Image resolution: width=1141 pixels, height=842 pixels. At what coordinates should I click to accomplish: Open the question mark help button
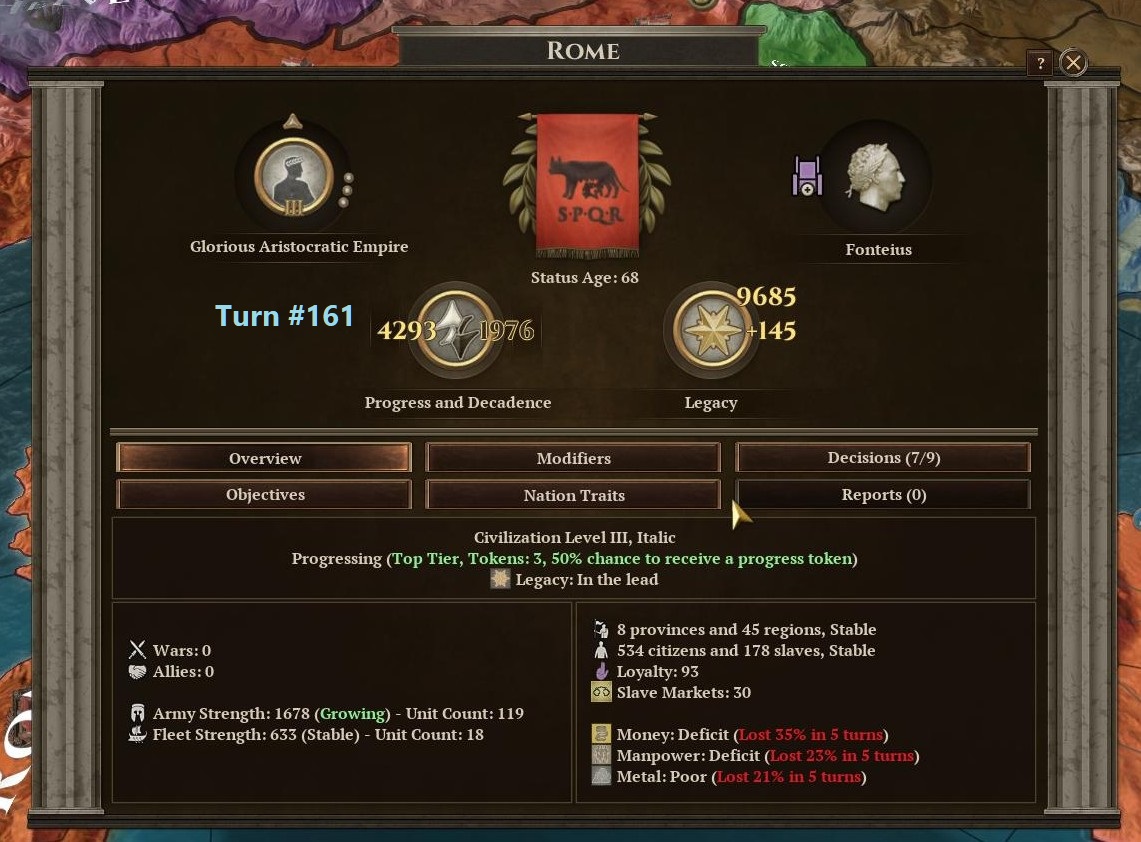[1040, 64]
